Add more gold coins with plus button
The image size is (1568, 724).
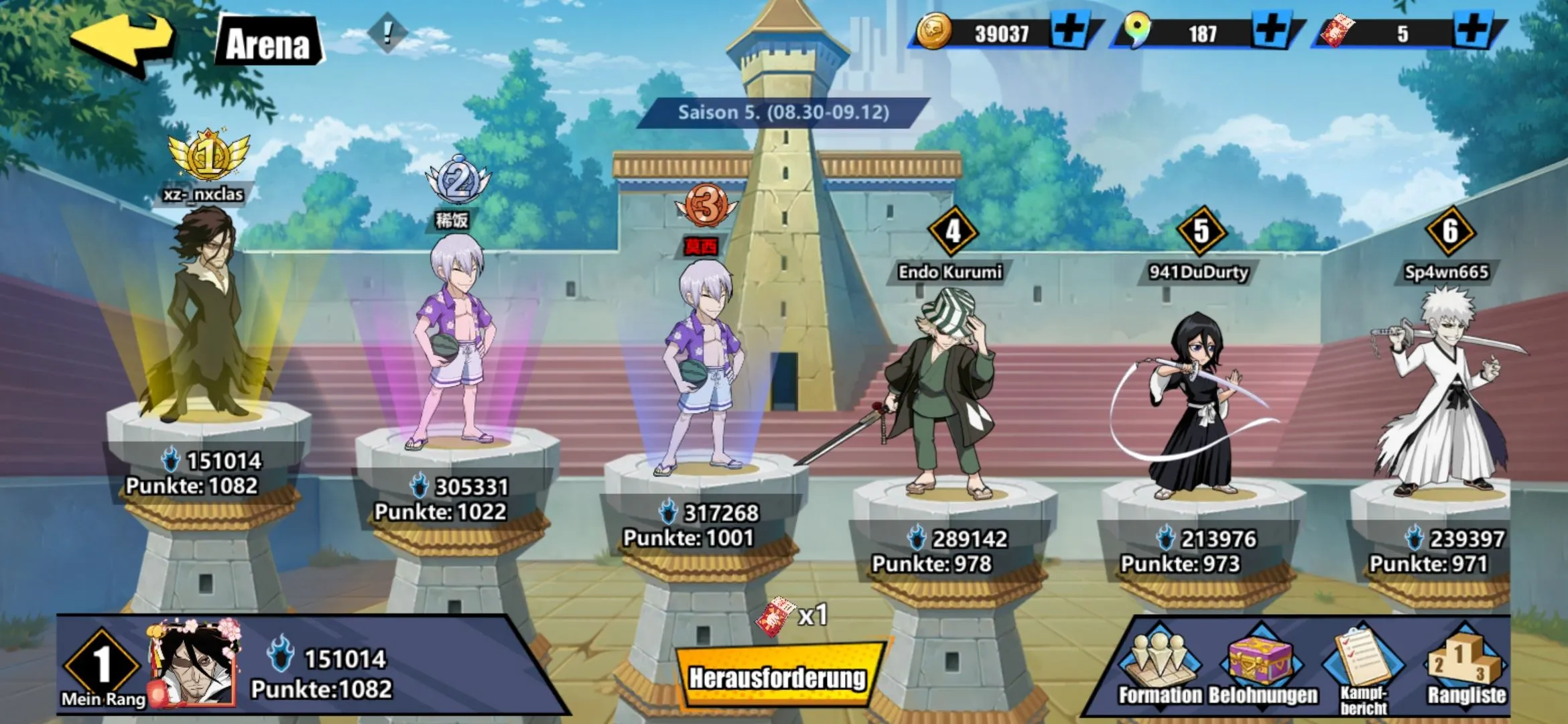pos(1071,32)
